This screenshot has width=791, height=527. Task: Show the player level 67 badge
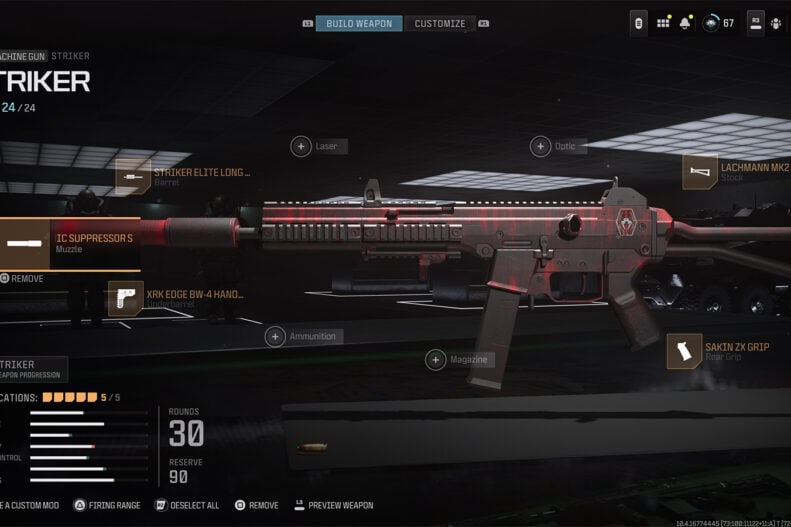pyautogui.click(x=719, y=23)
